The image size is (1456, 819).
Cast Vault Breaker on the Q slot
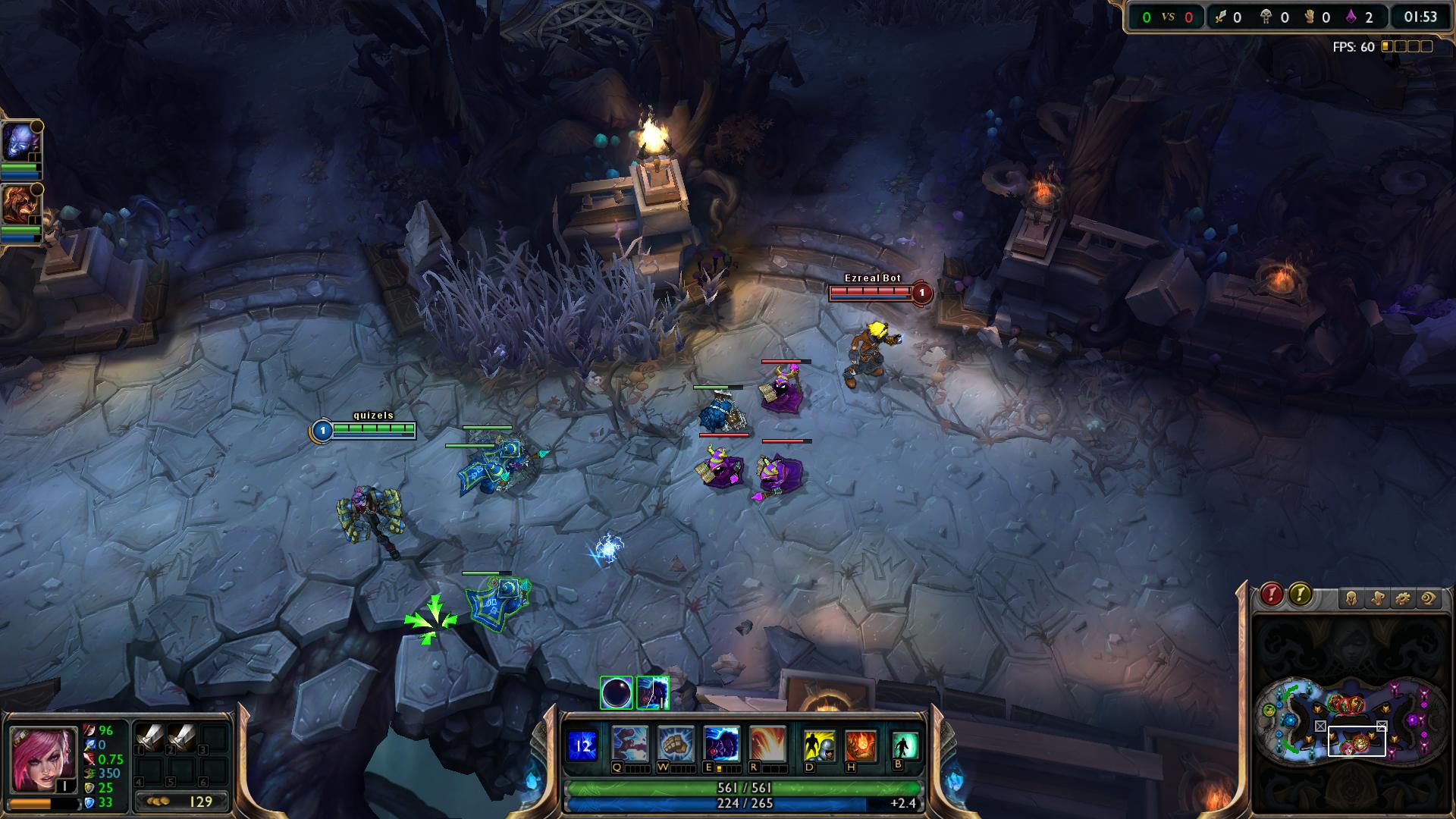[629, 744]
